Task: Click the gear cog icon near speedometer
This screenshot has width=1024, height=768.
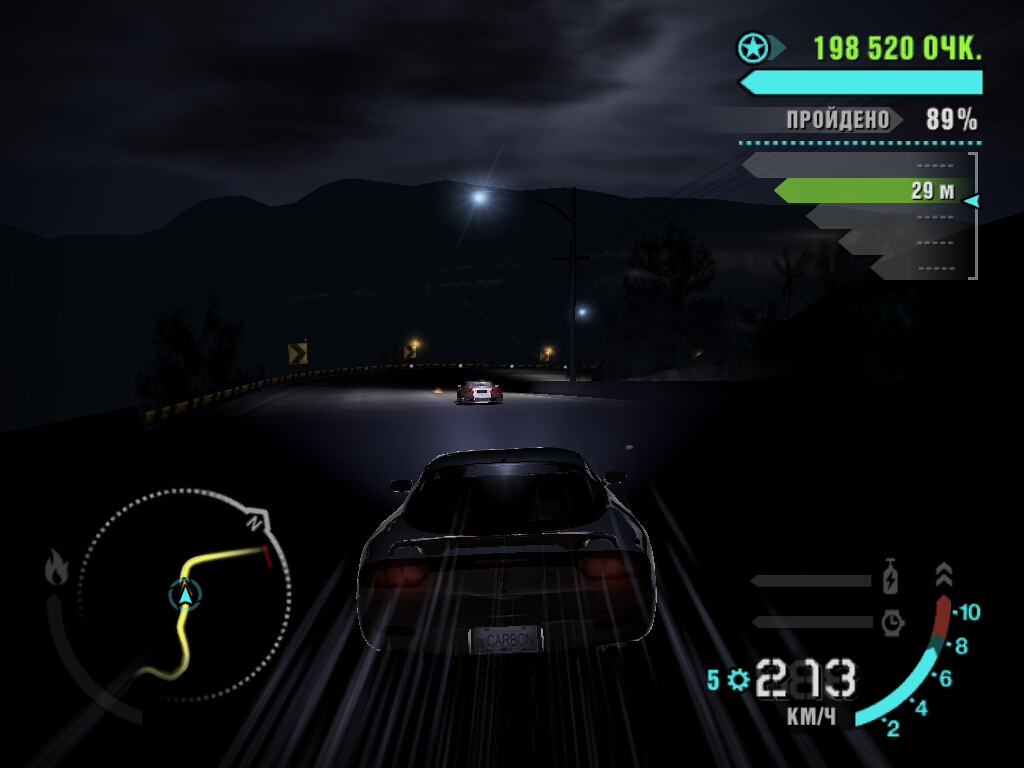Action: 738,680
